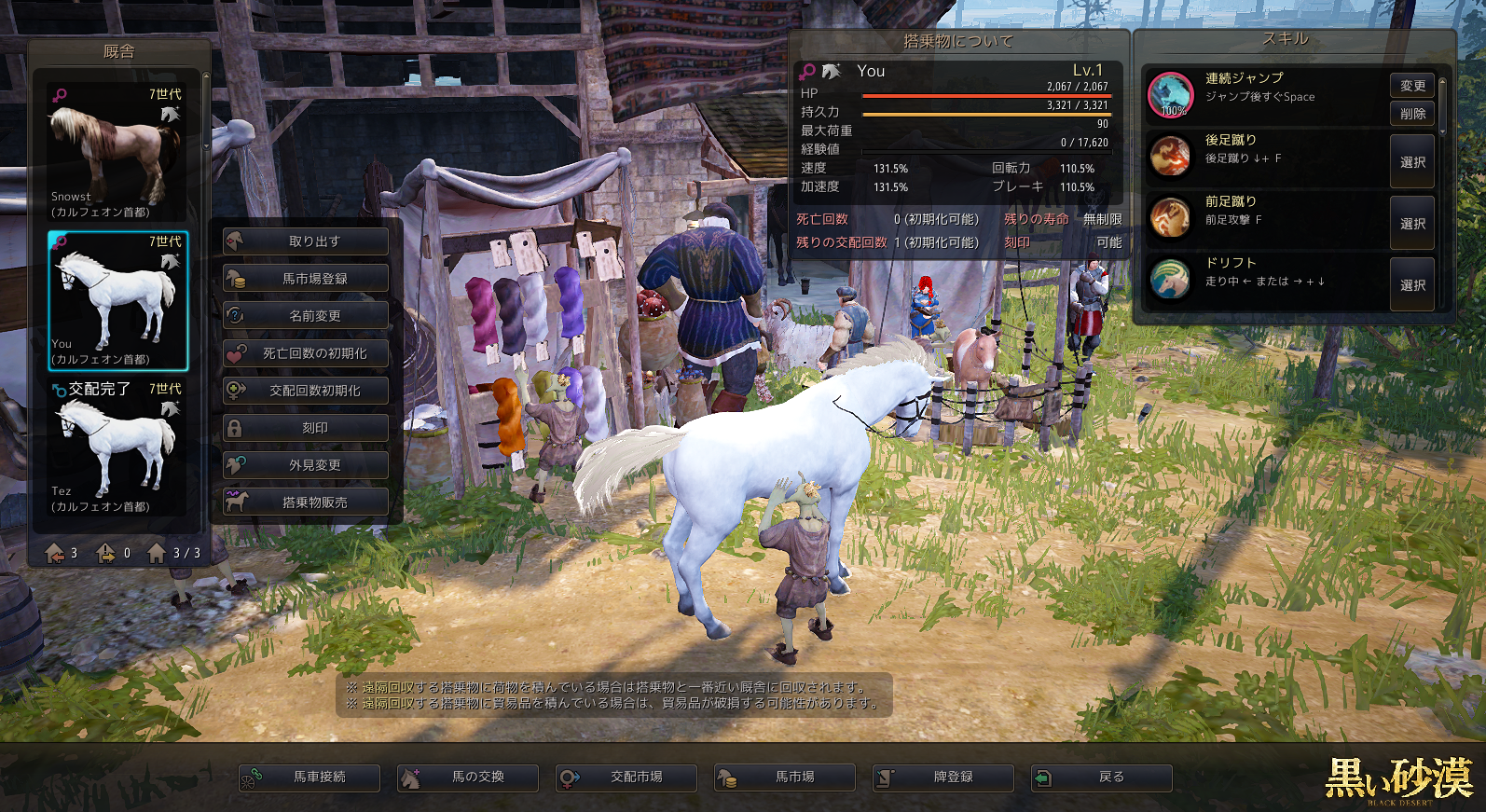Click 選択 for the ドリフト skill

1412,285
